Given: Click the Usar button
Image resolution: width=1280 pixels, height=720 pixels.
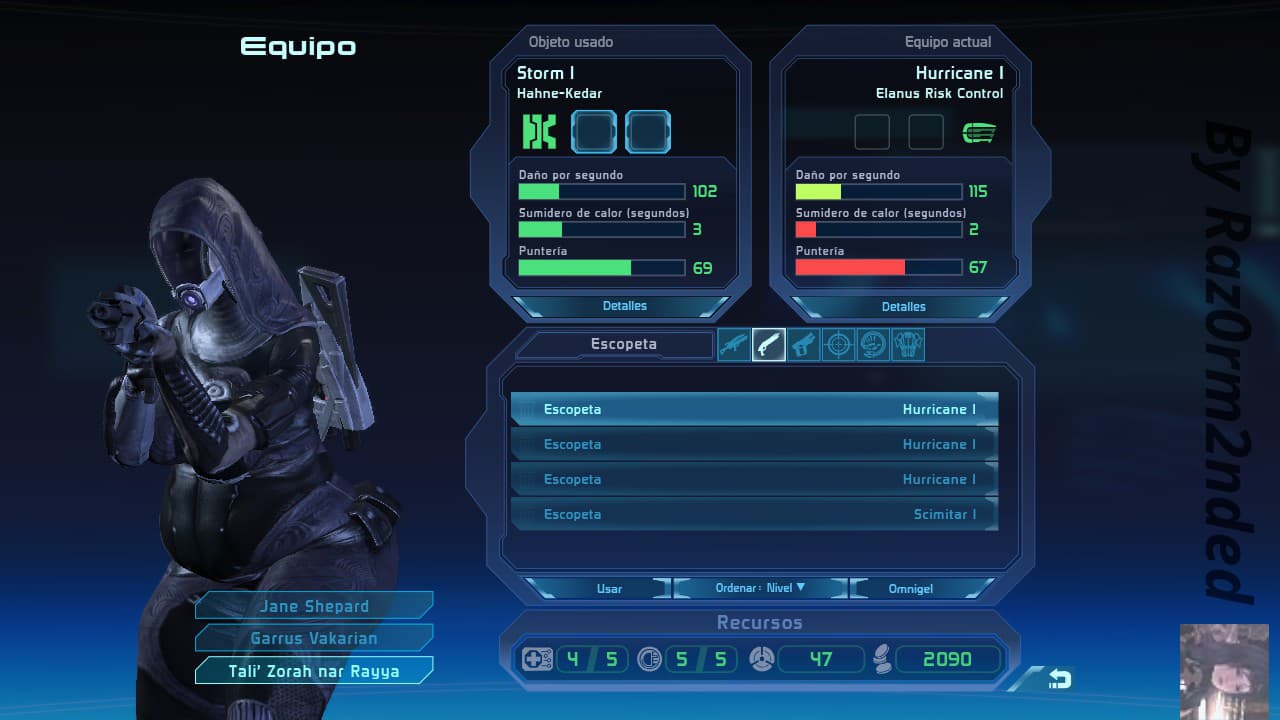Looking at the screenshot, I should point(609,588).
